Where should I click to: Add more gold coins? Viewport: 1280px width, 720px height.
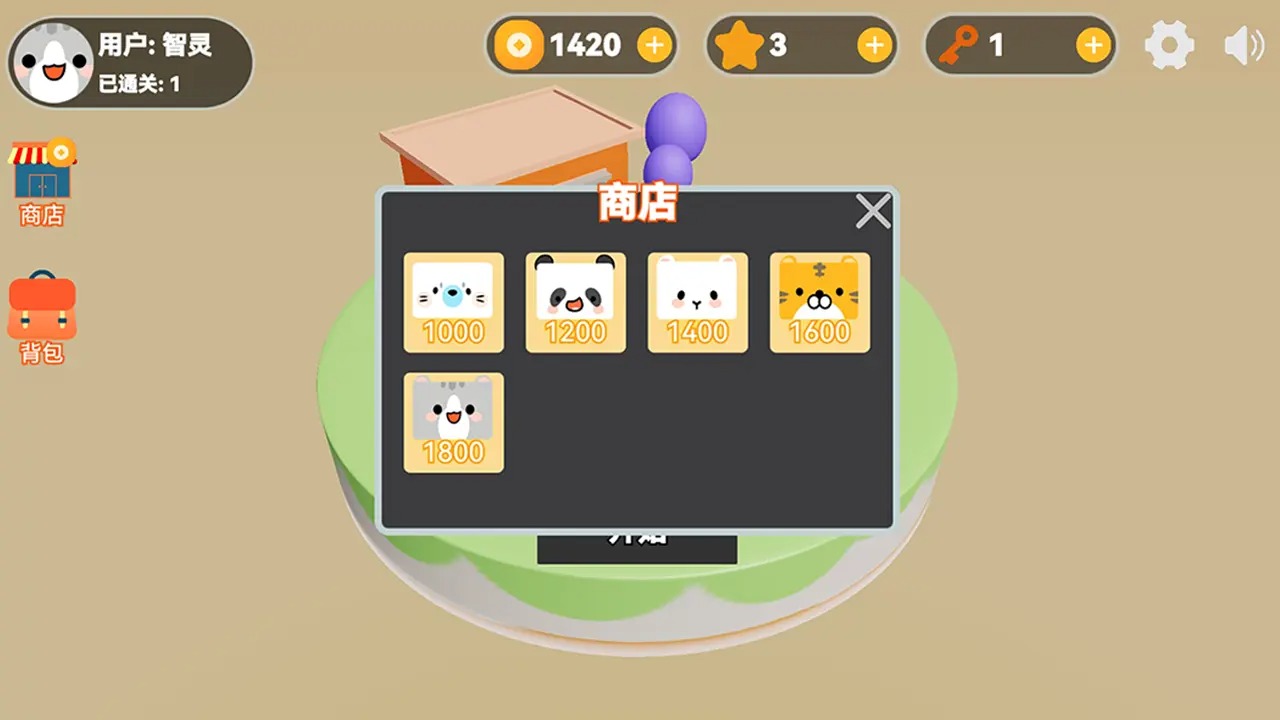(x=654, y=45)
